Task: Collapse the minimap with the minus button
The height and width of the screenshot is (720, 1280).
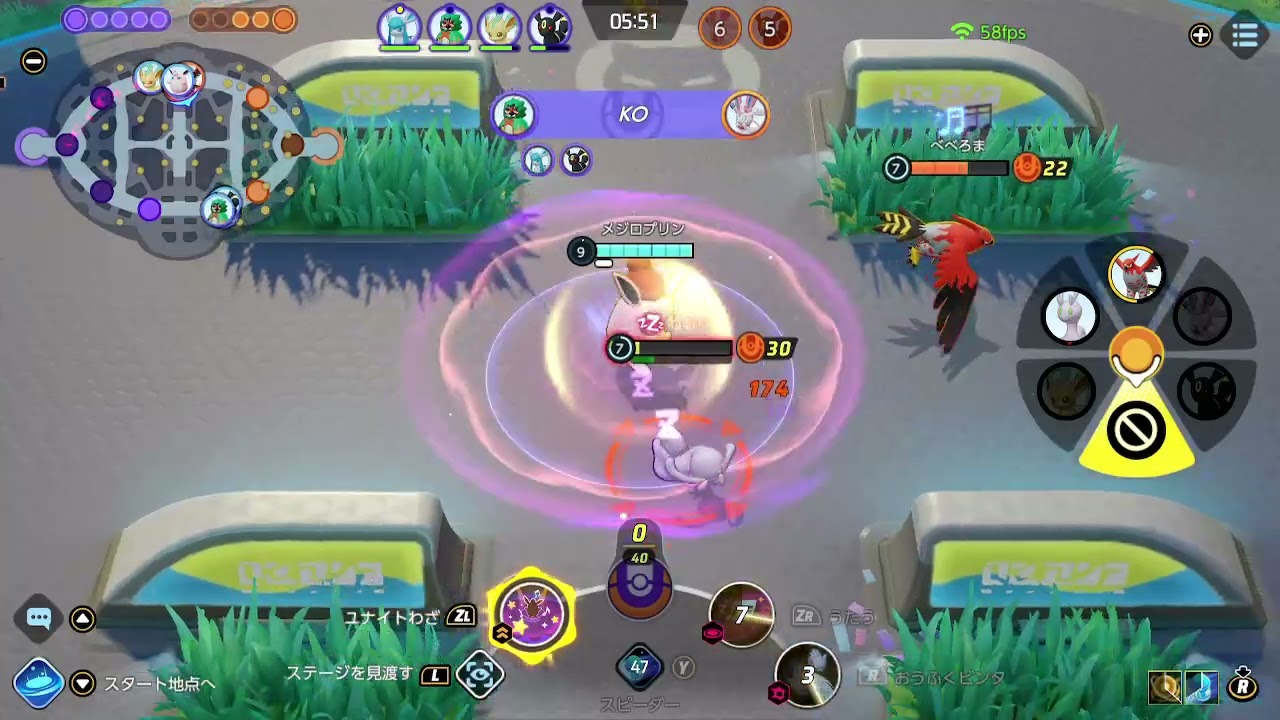Action: pyautogui.click(x=33, y=62)
